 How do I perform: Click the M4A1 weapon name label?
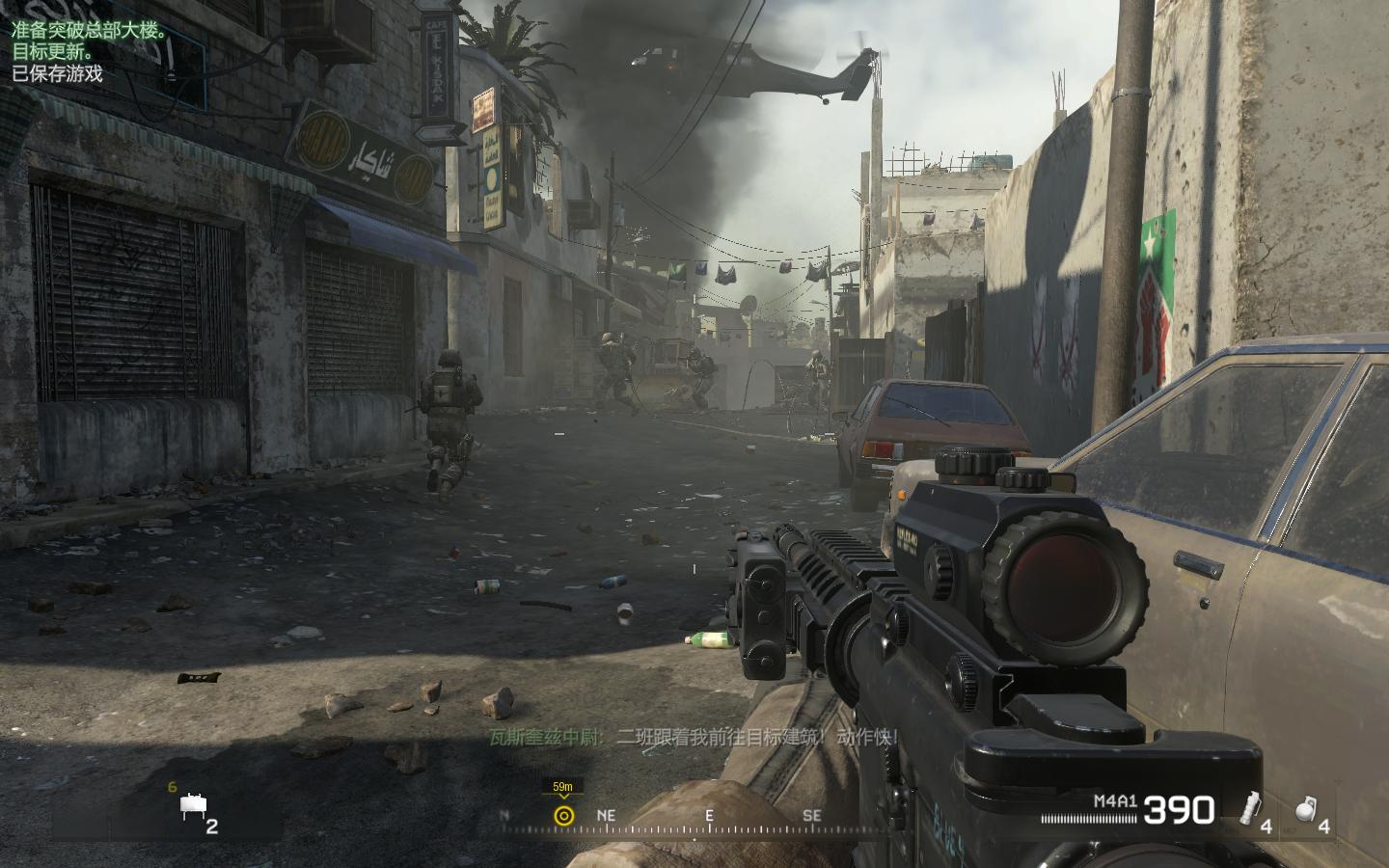(1115, 800)
